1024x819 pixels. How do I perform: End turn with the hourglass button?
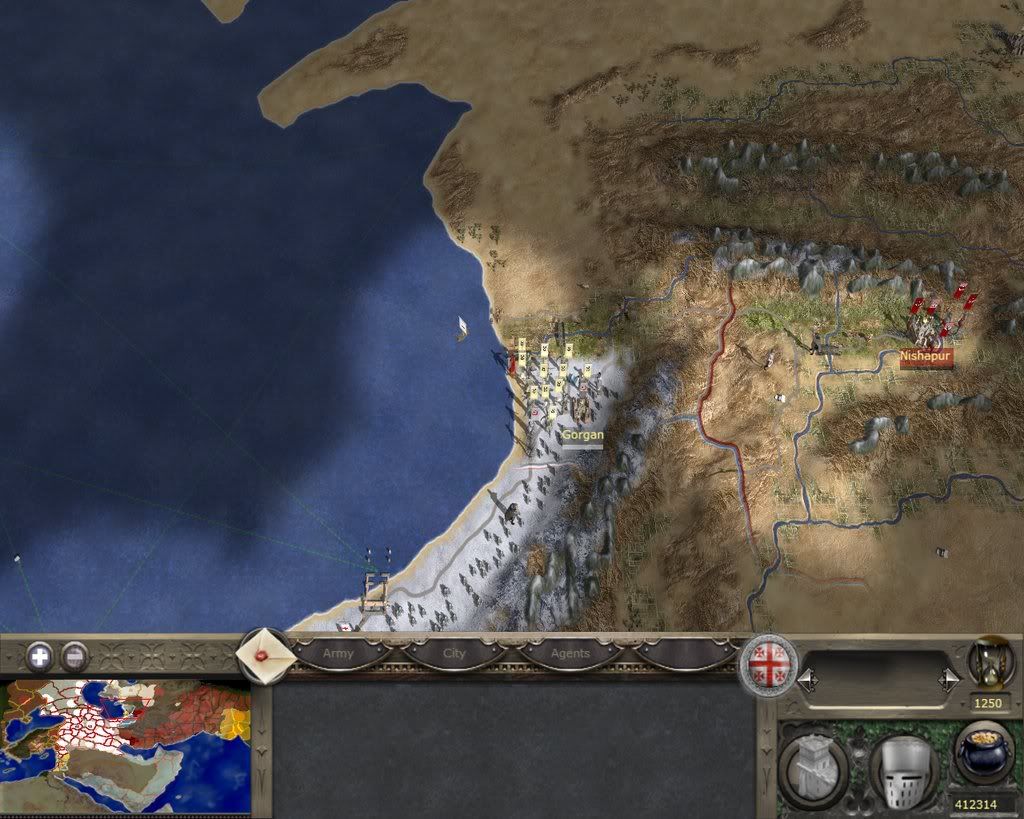click(990, 662)
